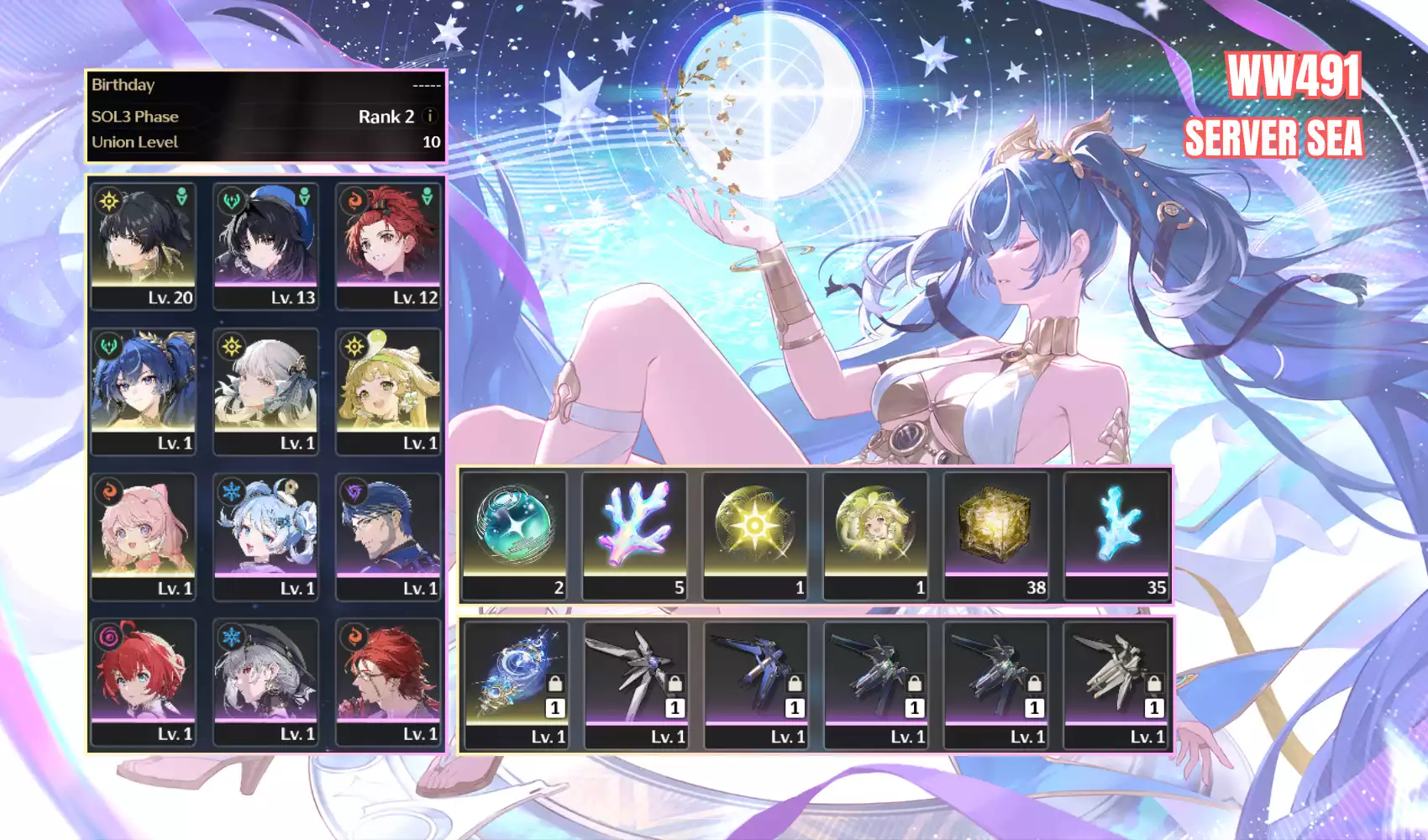Viewport: 1428px width, 840px height.
Task: Select the golden orb containing a blonde character
Action: coord(875,535)
